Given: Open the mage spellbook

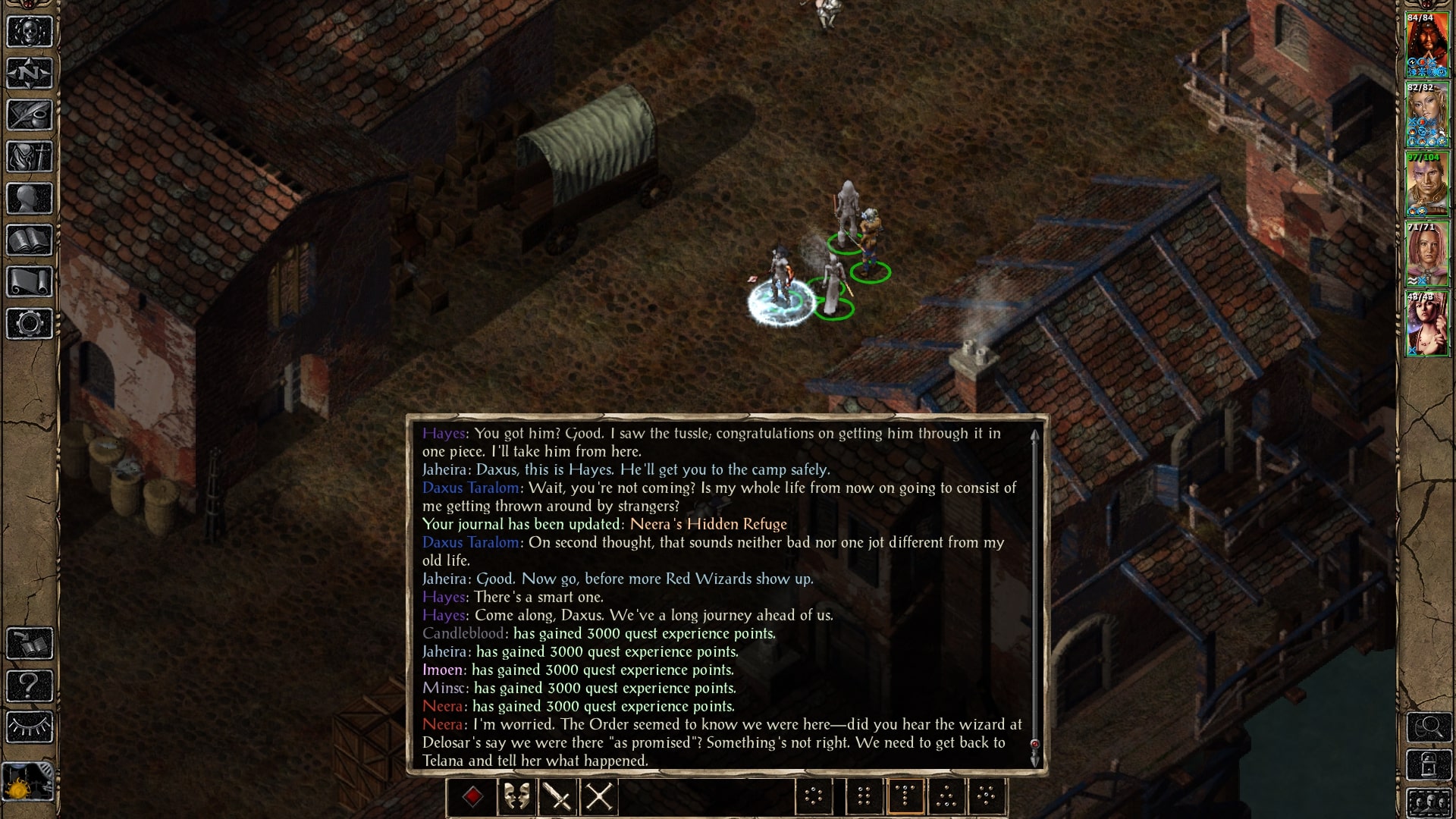Looking at the screenshot, I should 28,240.
